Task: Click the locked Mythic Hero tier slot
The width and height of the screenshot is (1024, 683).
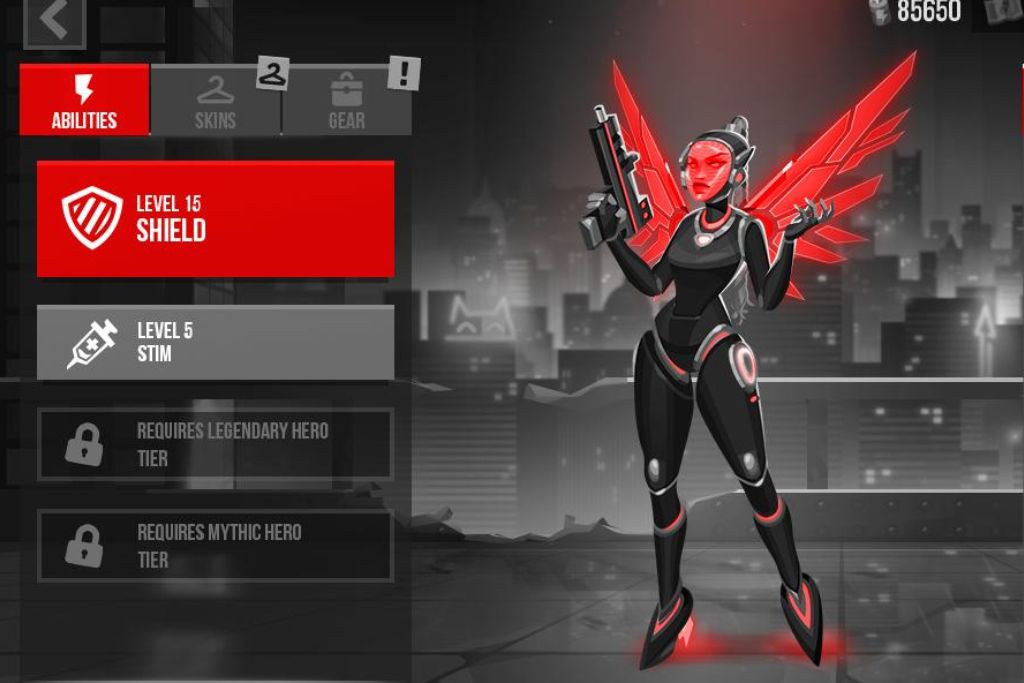Action: pos(215,545)
